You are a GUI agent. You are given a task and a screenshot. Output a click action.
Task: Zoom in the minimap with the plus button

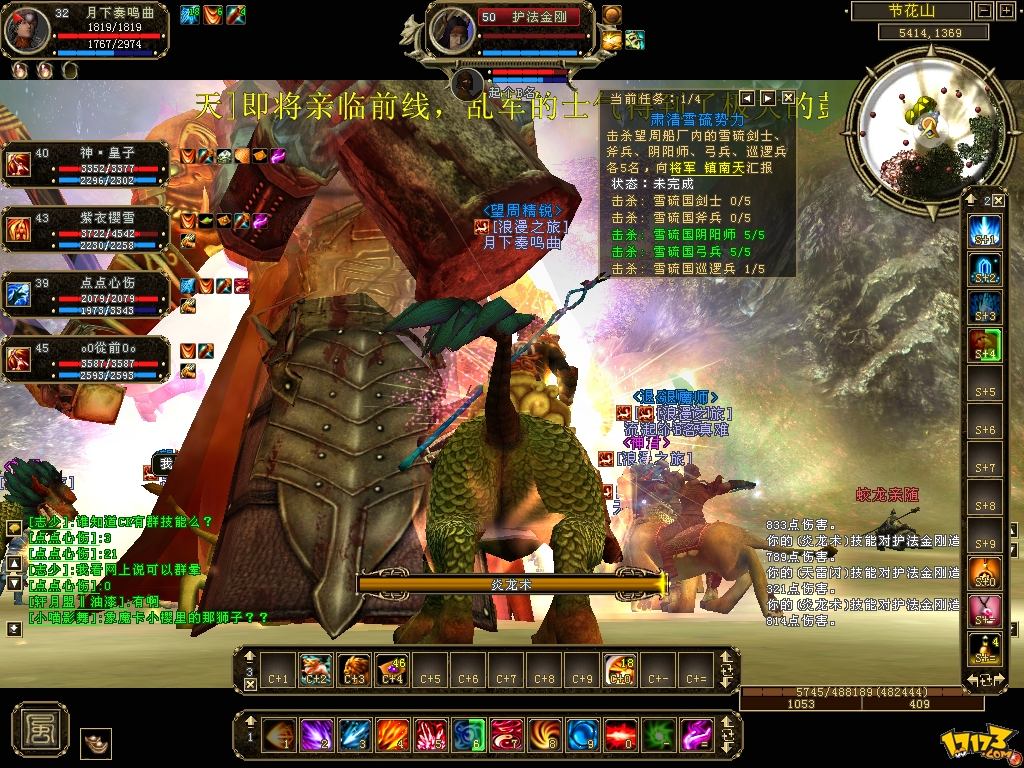click(1004, 11)
